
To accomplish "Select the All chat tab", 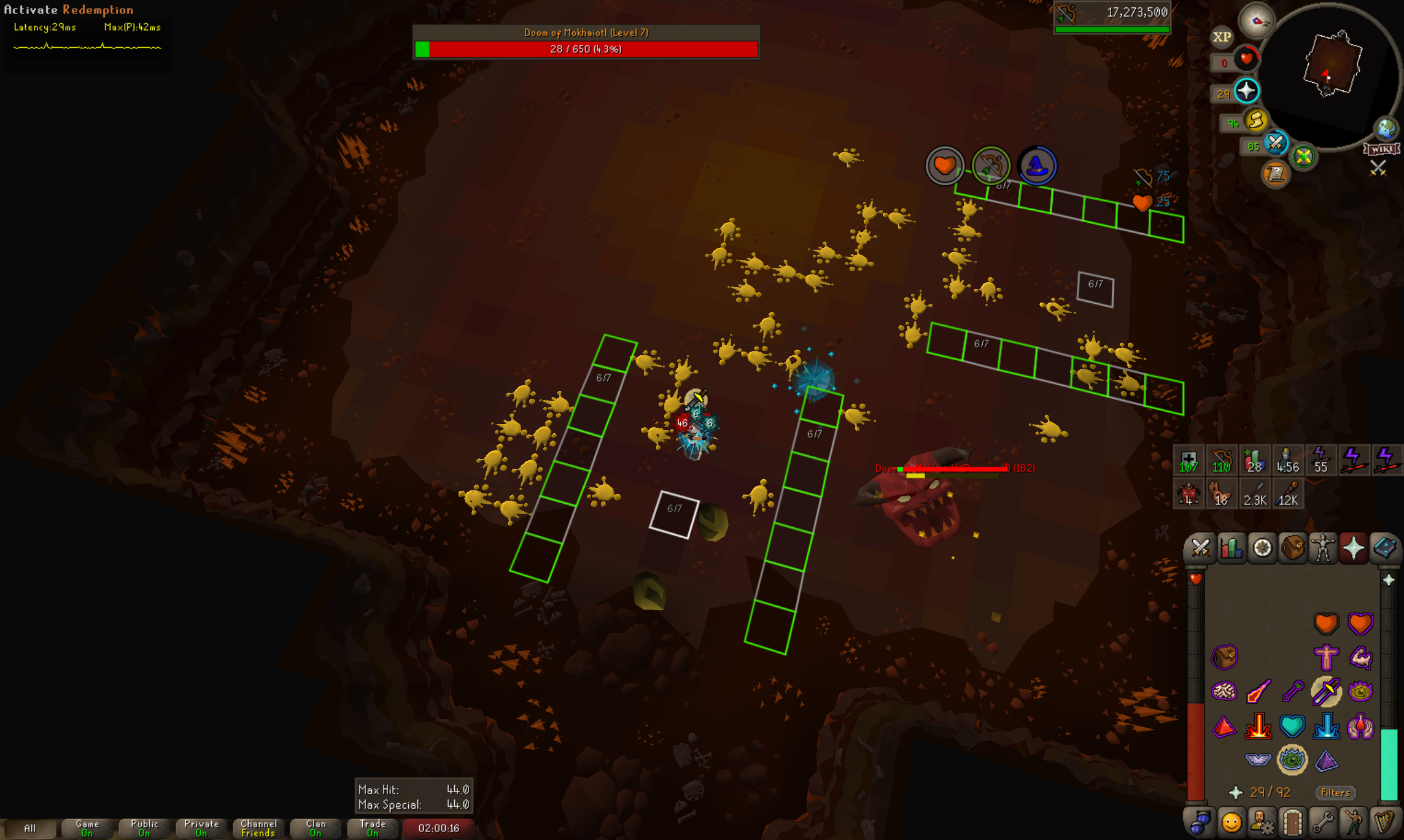I will point(29,828).
